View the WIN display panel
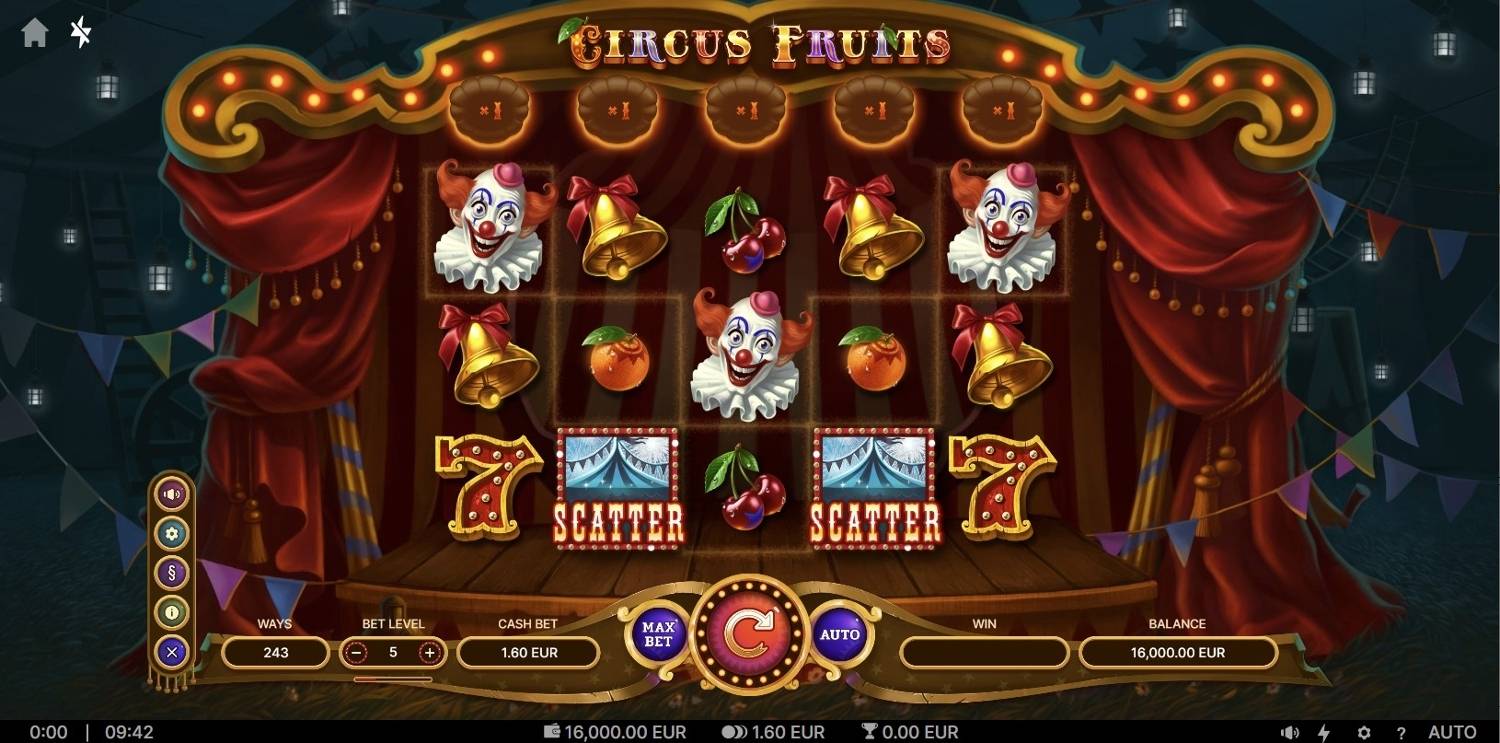The height and width of the screenshot is (743, 1500). 983,653
